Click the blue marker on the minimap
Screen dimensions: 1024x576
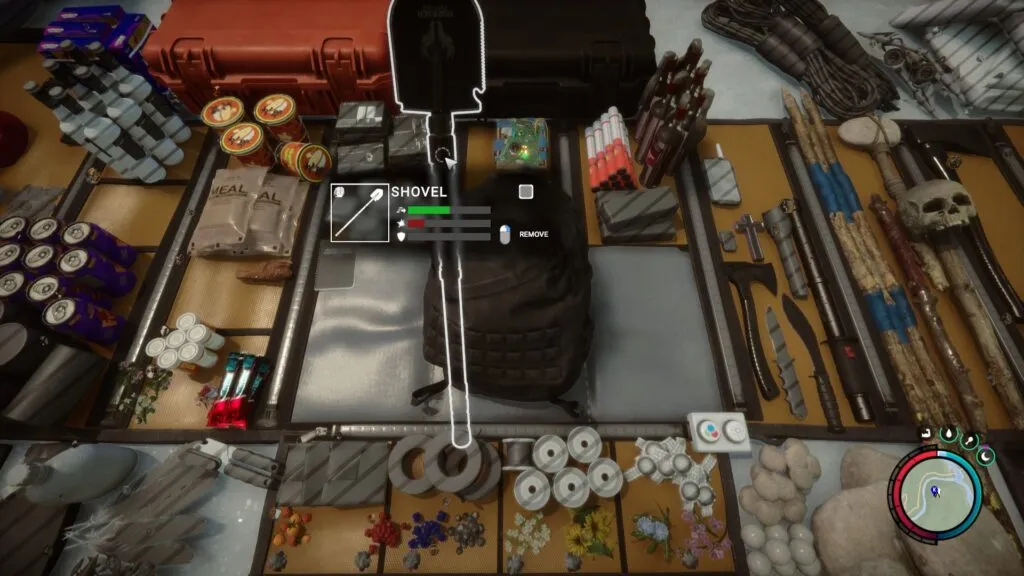coord(935,491)
